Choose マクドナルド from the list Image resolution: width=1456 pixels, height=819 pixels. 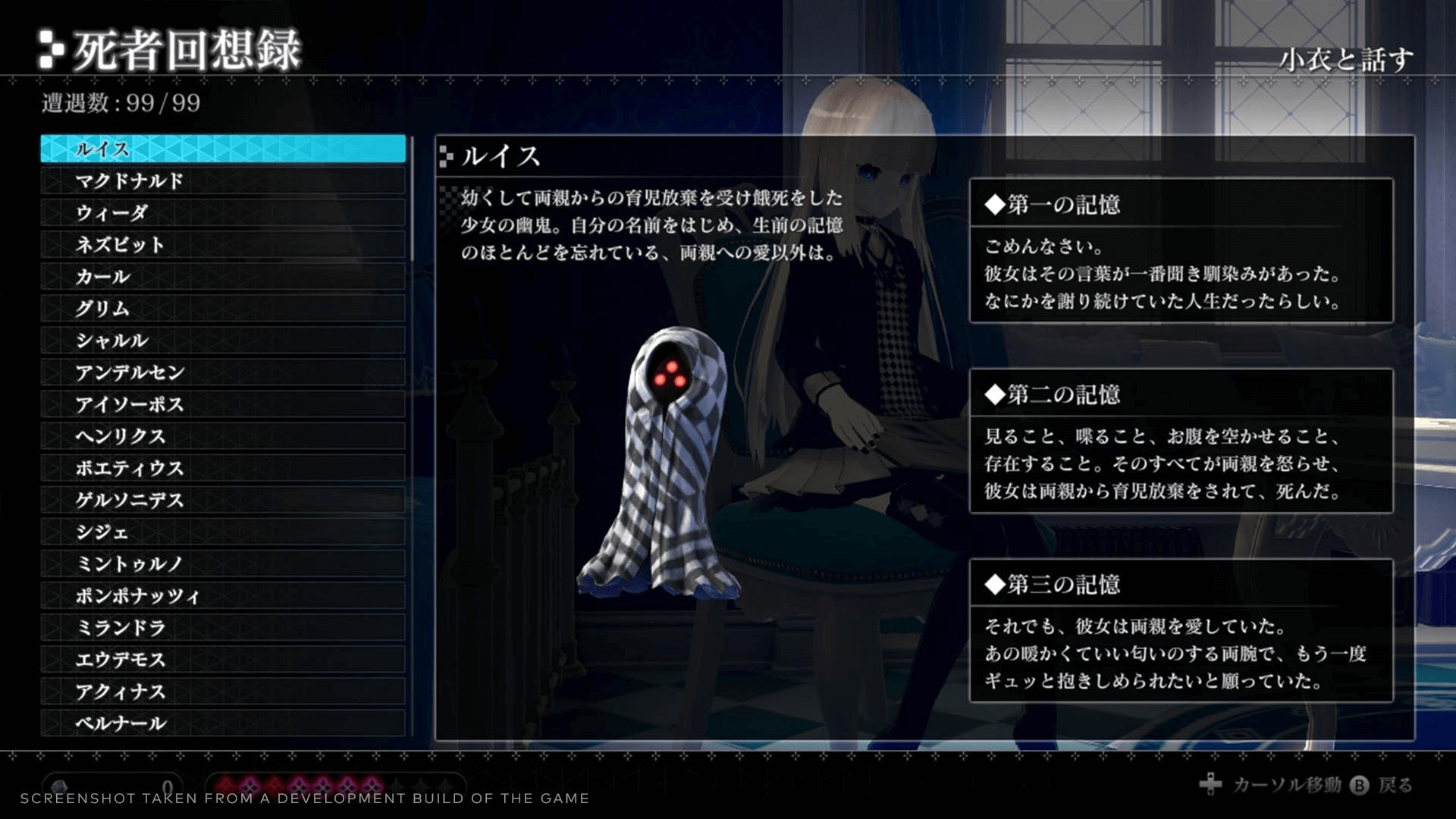223,181
